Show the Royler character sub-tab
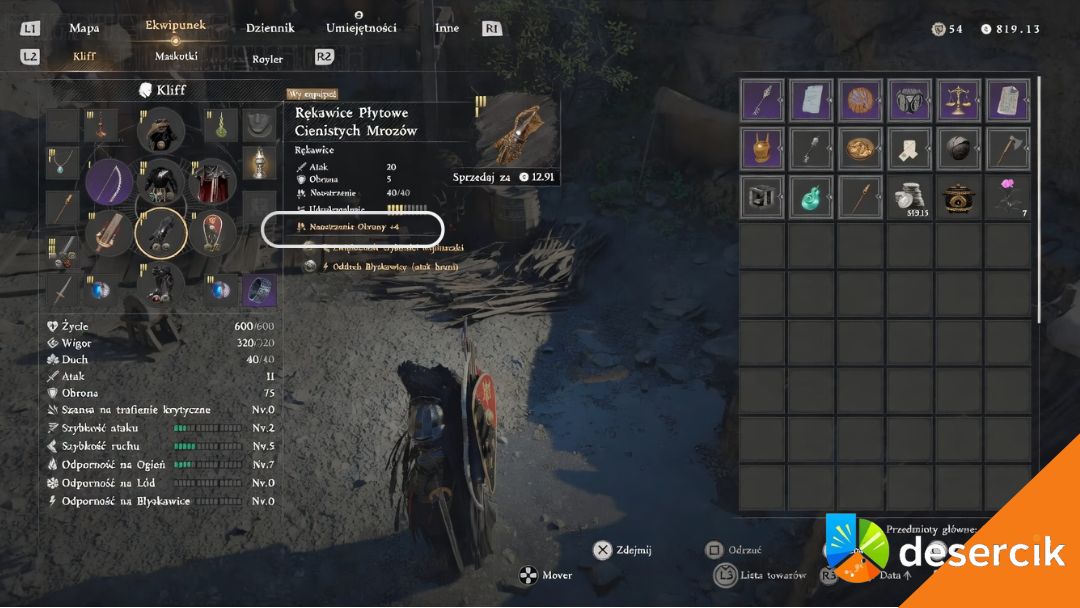The height and width of the screenshot is (608, 1080). tap(267, 59)
